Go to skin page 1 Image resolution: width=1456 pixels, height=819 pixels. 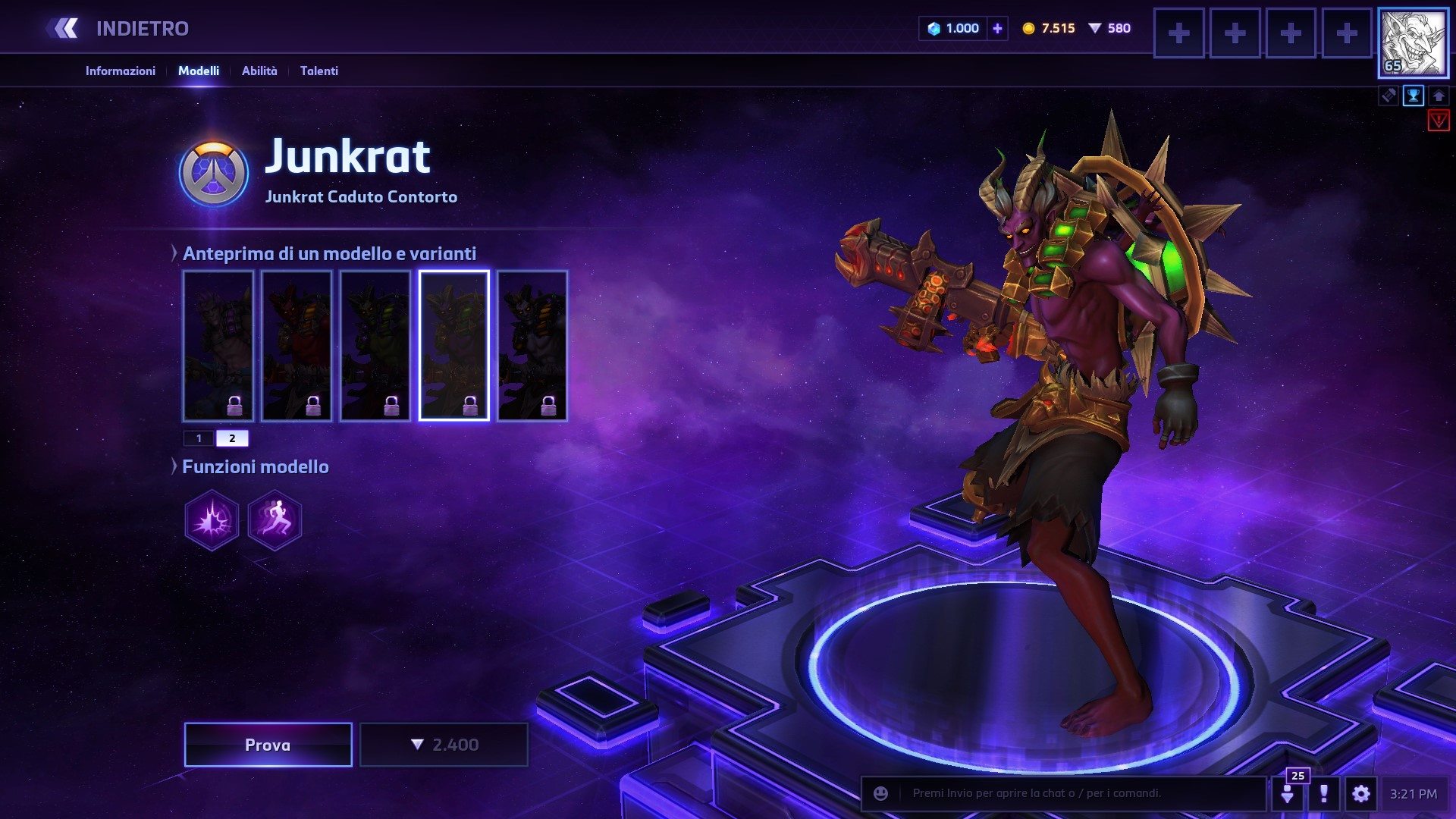199,438
